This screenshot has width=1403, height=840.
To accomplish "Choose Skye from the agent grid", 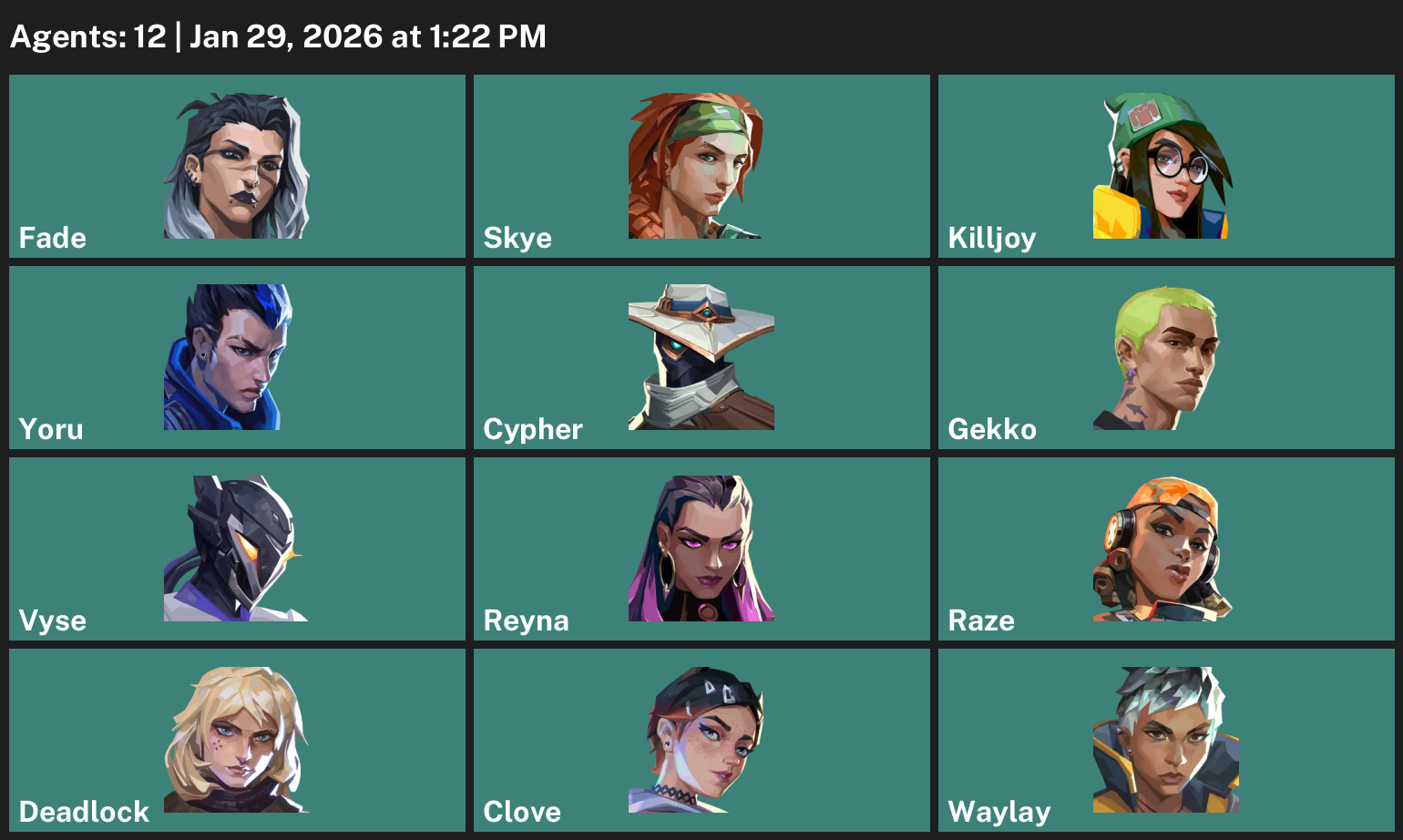I will (701, 166).
